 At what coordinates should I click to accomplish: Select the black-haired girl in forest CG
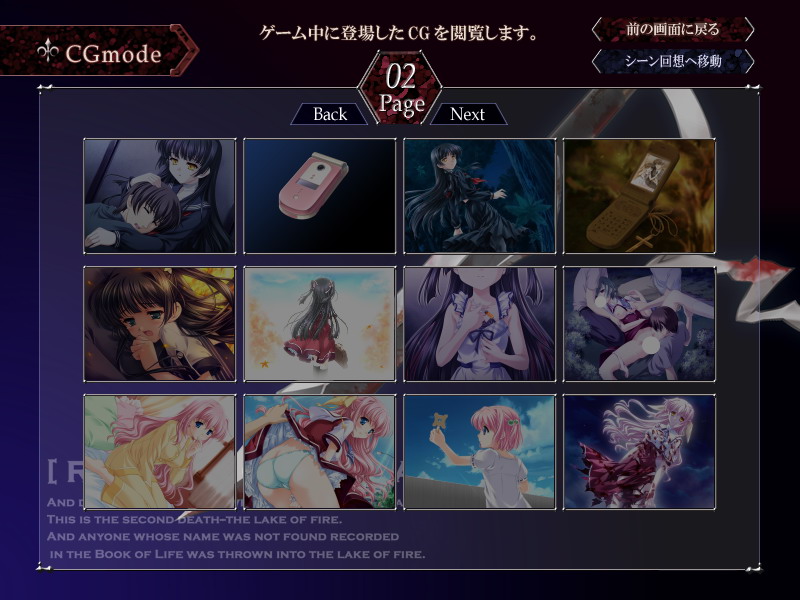[x=480, y=196]
